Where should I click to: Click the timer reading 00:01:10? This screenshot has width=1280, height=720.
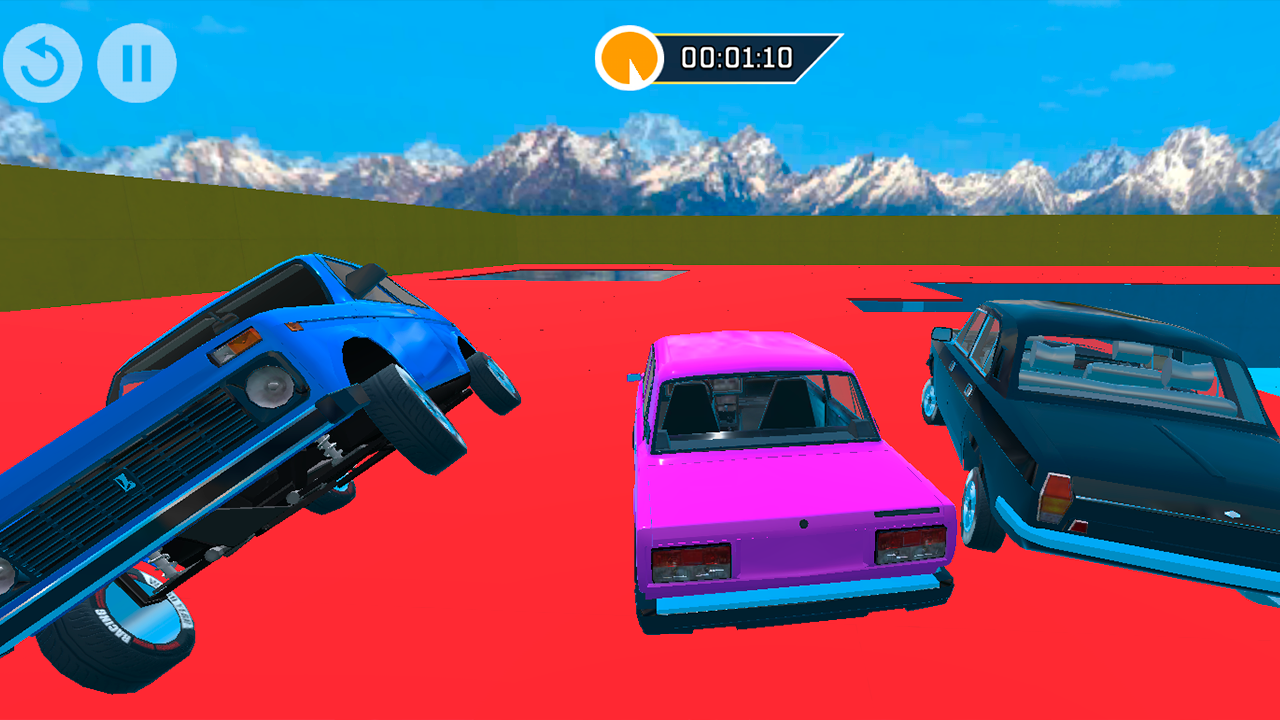(736, 59)
